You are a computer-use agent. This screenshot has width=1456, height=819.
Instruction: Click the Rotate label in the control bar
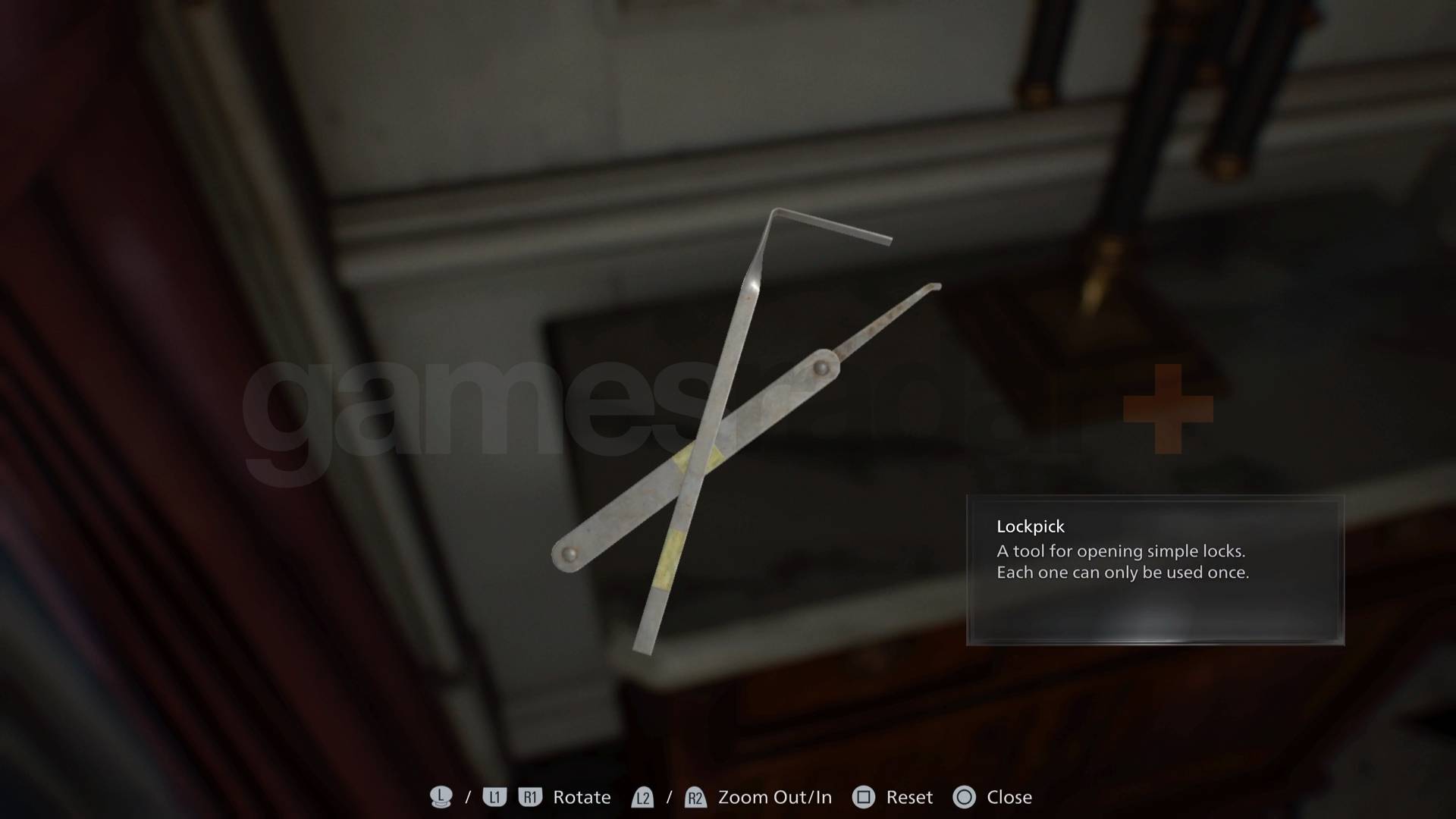pyautogui.click(x=582, y=797)
